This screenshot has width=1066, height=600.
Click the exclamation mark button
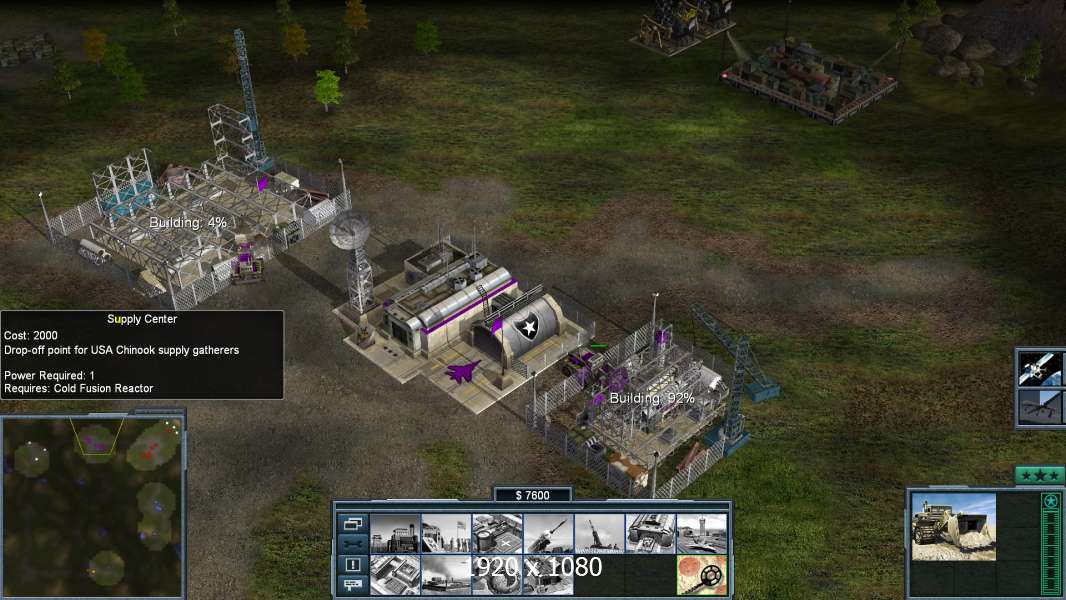[x=352, y=565]
